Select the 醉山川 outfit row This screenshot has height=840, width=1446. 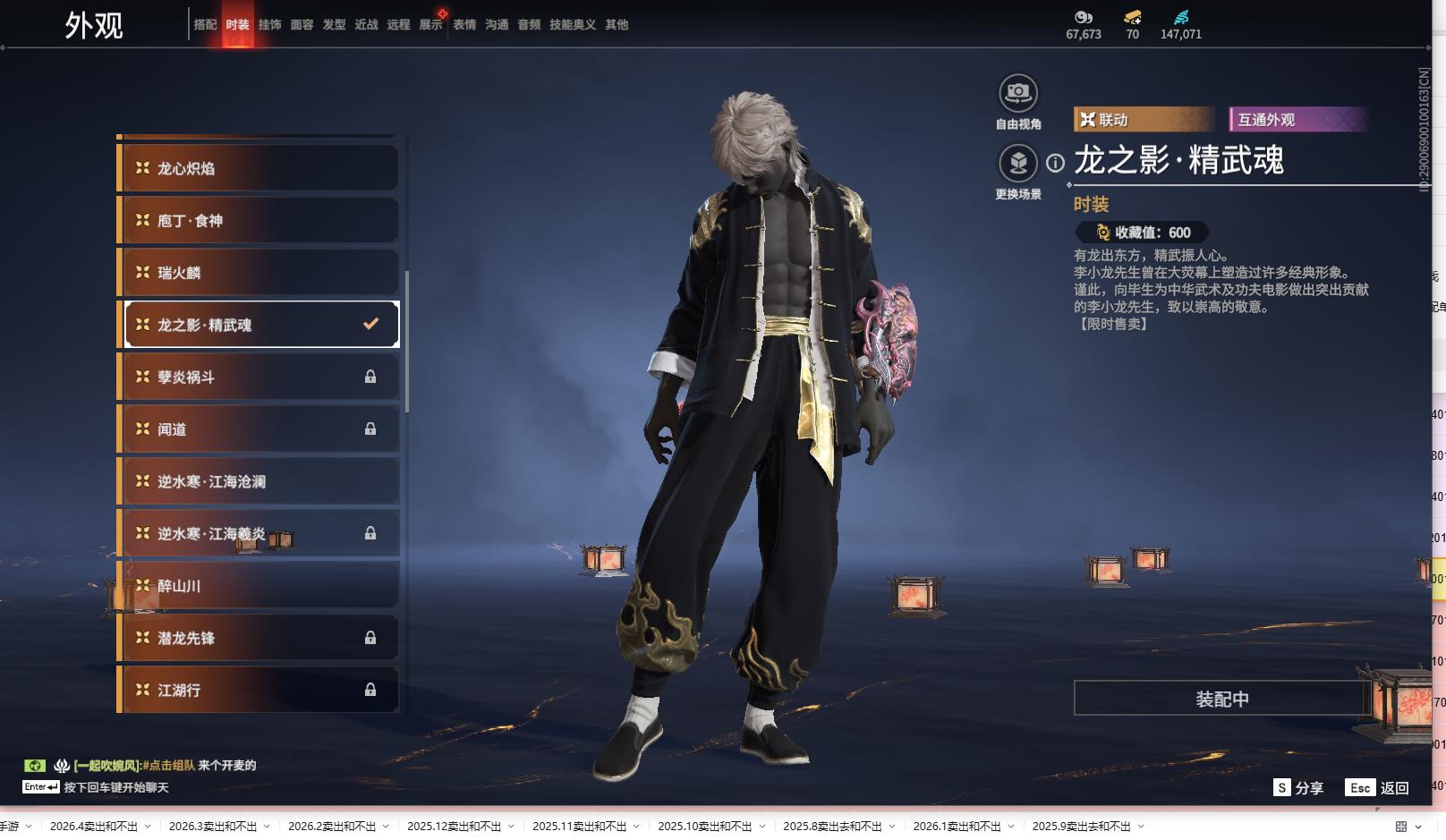[x=258, y=586]
